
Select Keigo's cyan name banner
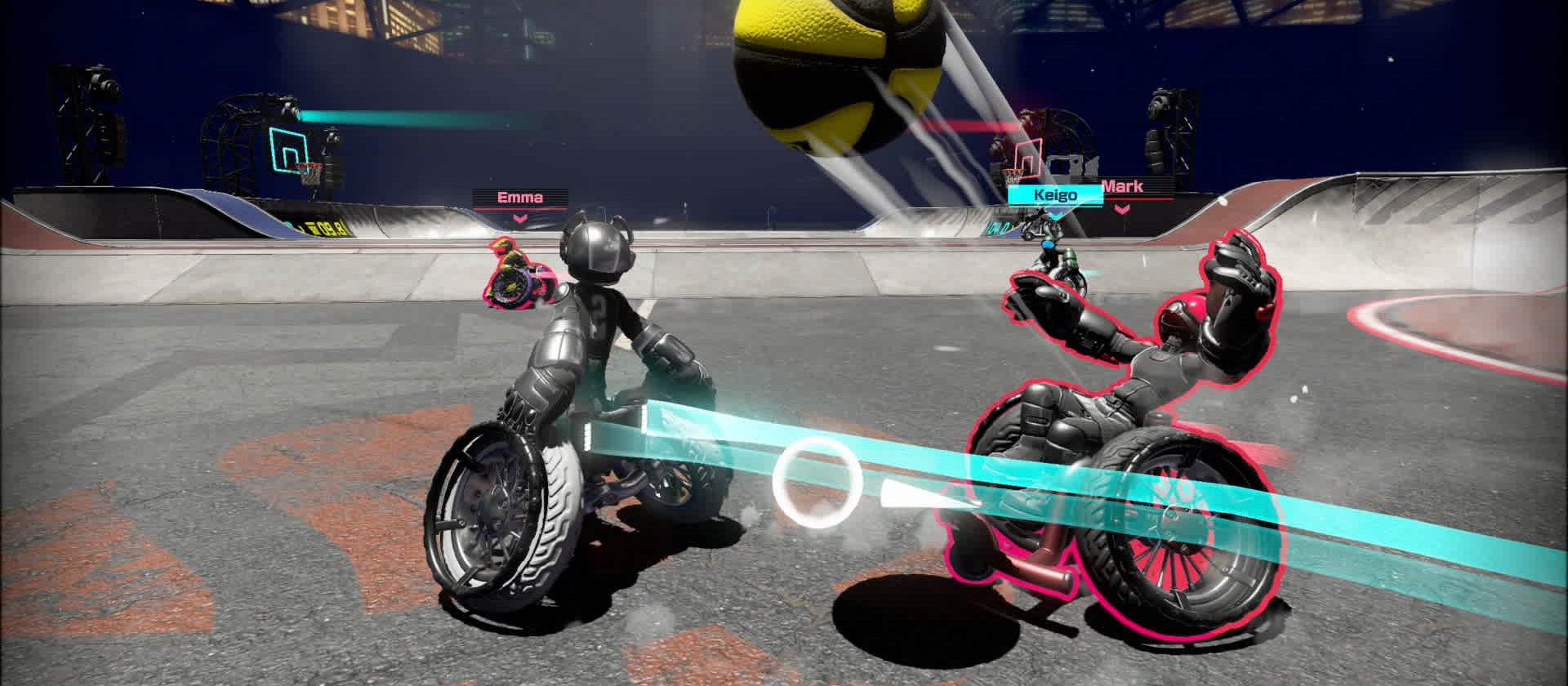pos(1054,194)
